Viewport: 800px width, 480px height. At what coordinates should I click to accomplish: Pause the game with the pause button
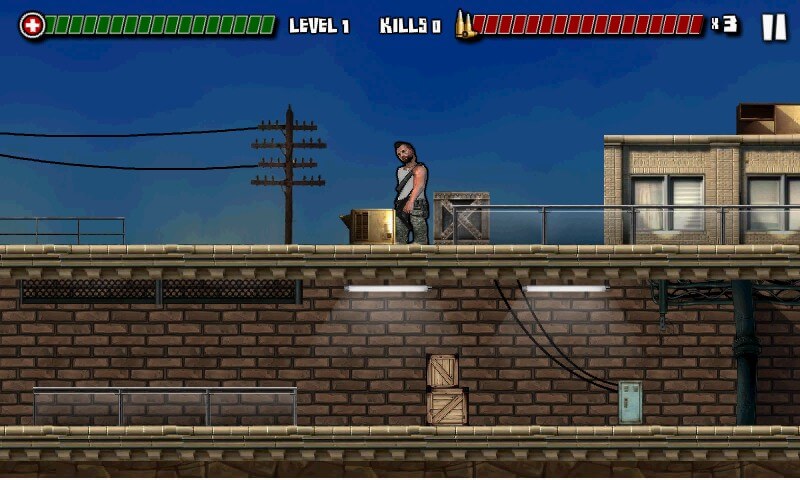pyautogui.click(x=774, y=27)
